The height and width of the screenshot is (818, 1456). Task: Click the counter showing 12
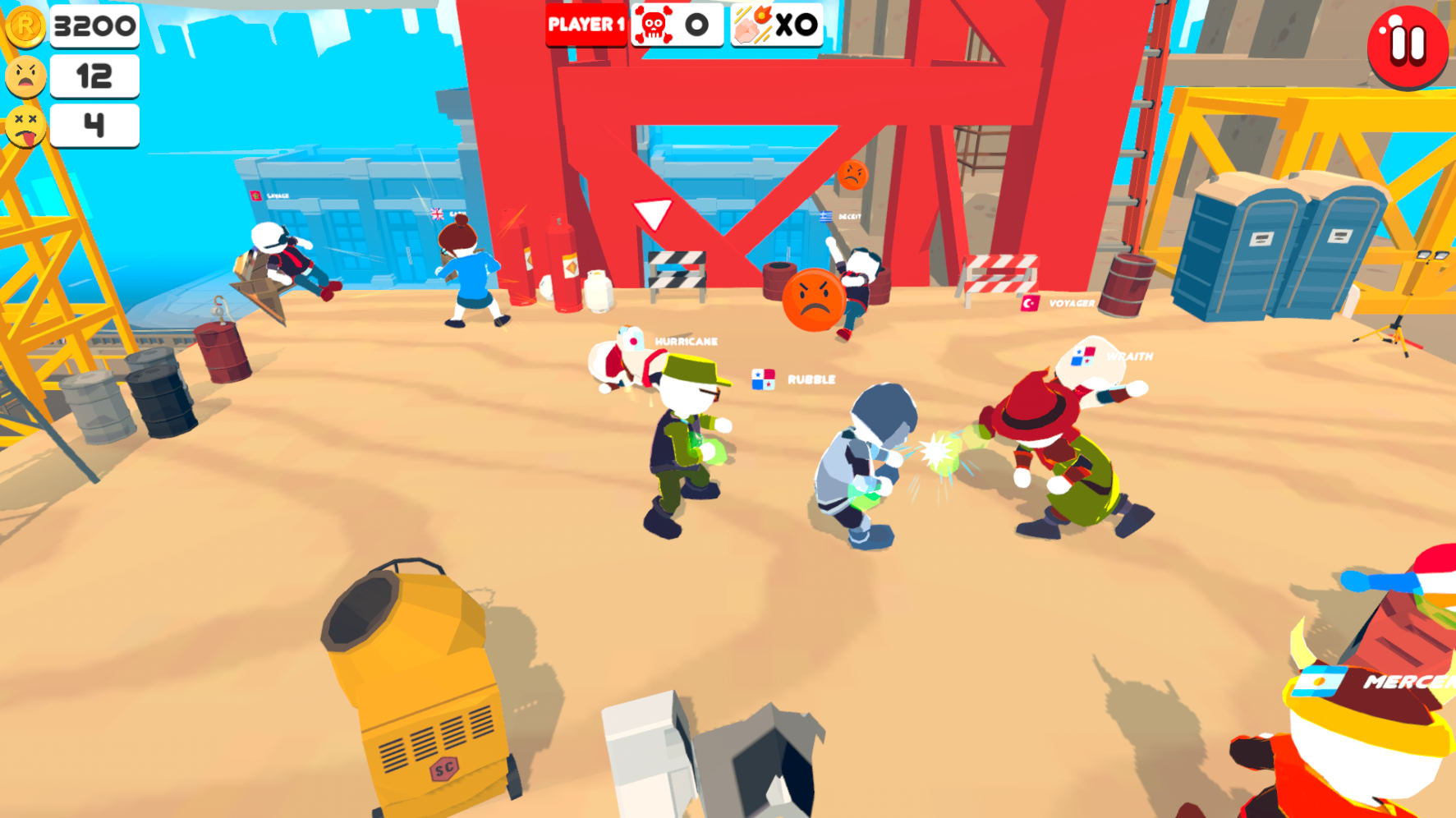pyautogui.click(x=93, y=76)
